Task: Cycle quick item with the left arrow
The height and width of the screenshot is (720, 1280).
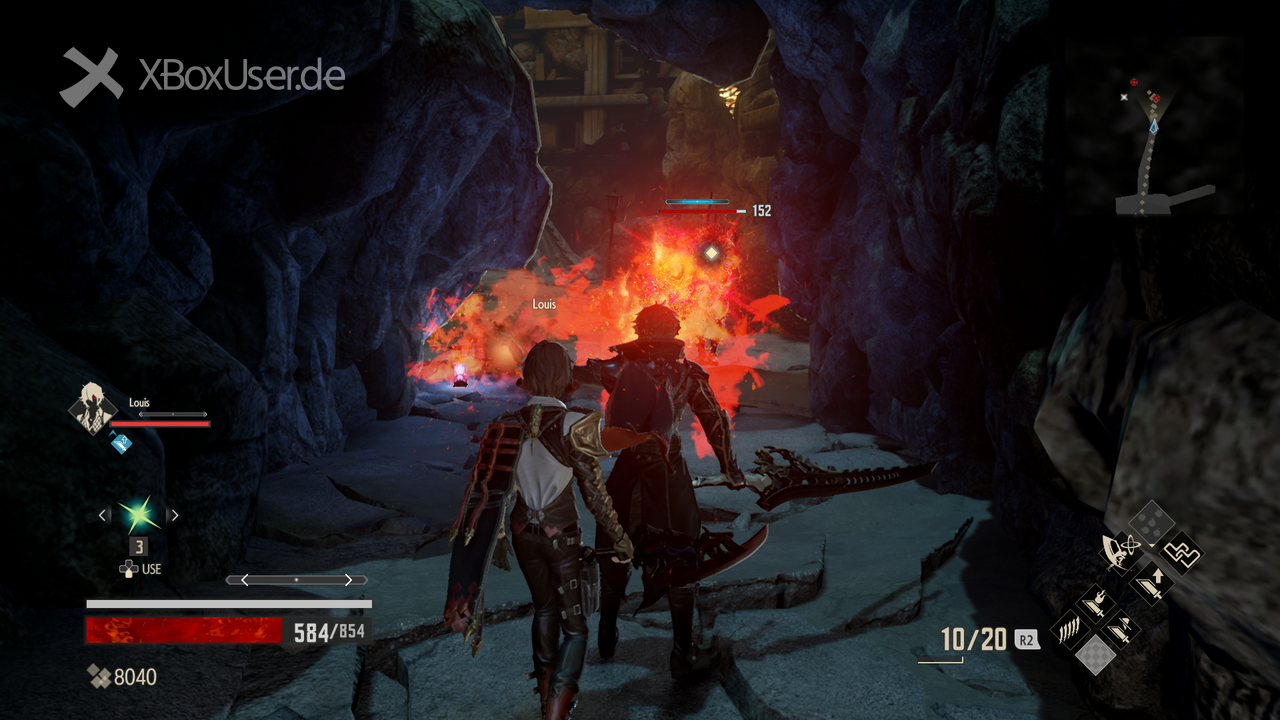Action: (x=104, y=515)
